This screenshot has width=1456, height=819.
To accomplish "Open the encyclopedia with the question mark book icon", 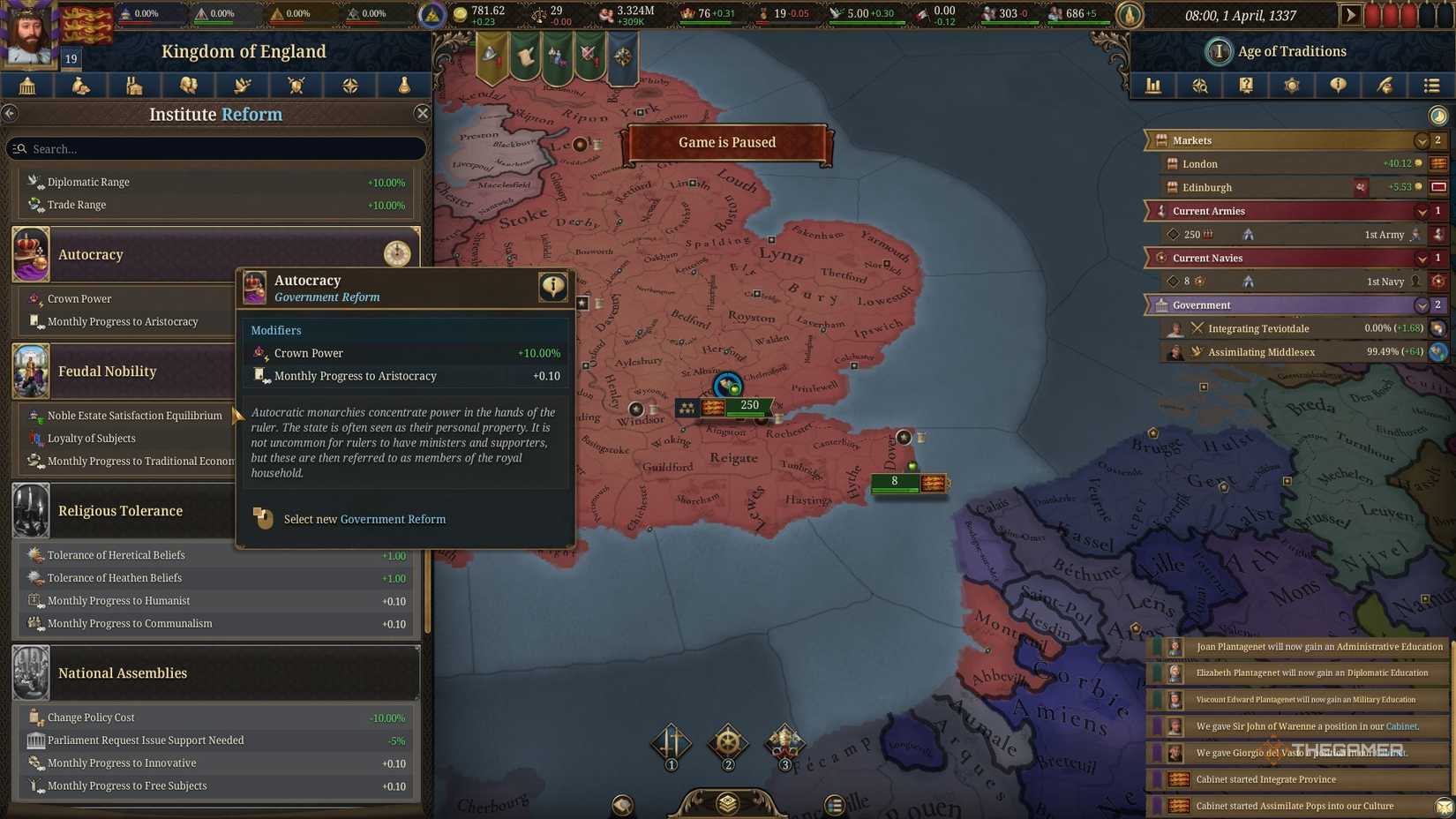I will click(1246, 86).
